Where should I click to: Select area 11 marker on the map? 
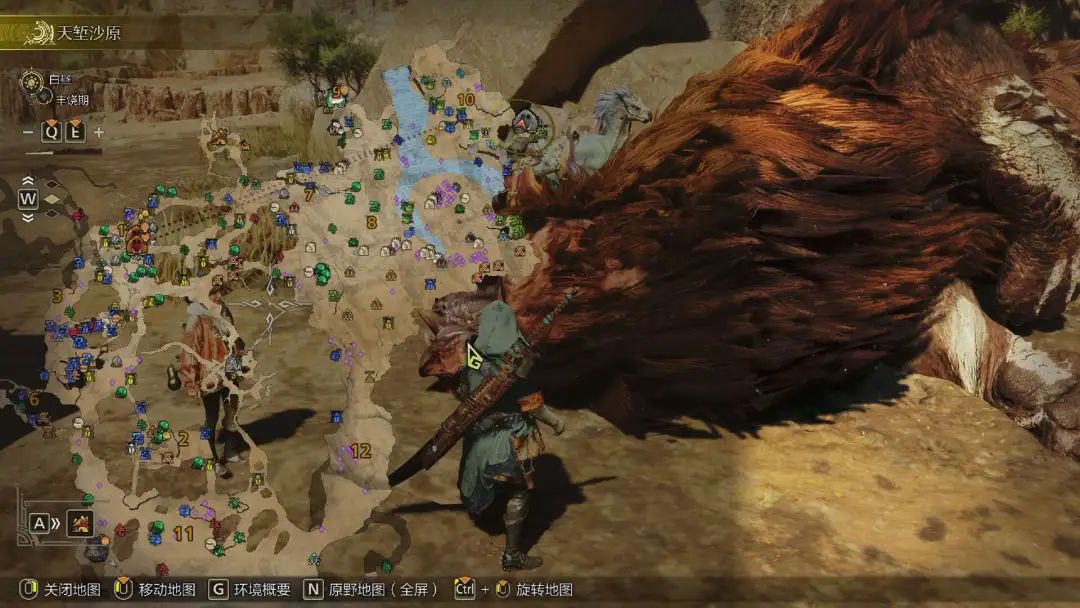click(x=183, y=534)
